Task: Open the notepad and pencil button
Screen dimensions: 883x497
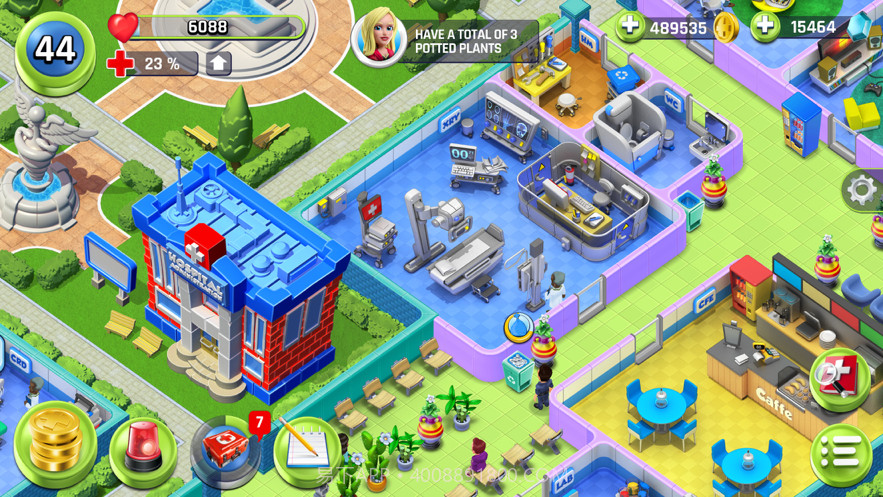Action: pyautogui.click(x=303, y=452)
